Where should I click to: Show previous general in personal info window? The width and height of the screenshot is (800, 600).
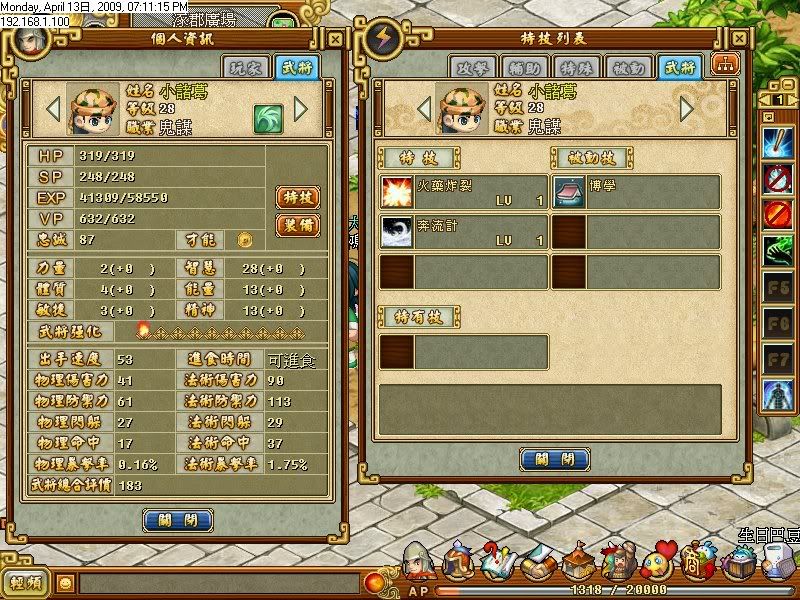pos(54,107)
